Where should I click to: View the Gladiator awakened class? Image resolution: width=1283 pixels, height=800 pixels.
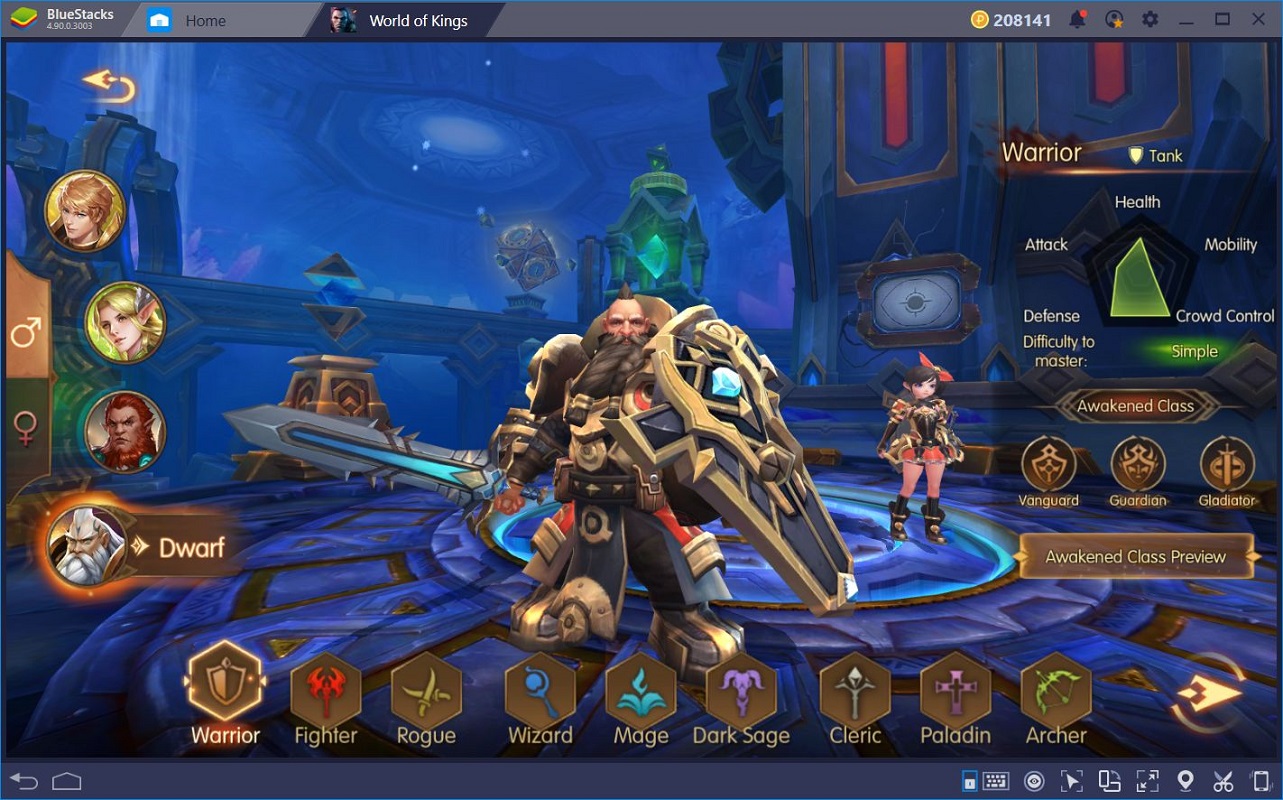pyautogui.click(x=1227, y=465)
